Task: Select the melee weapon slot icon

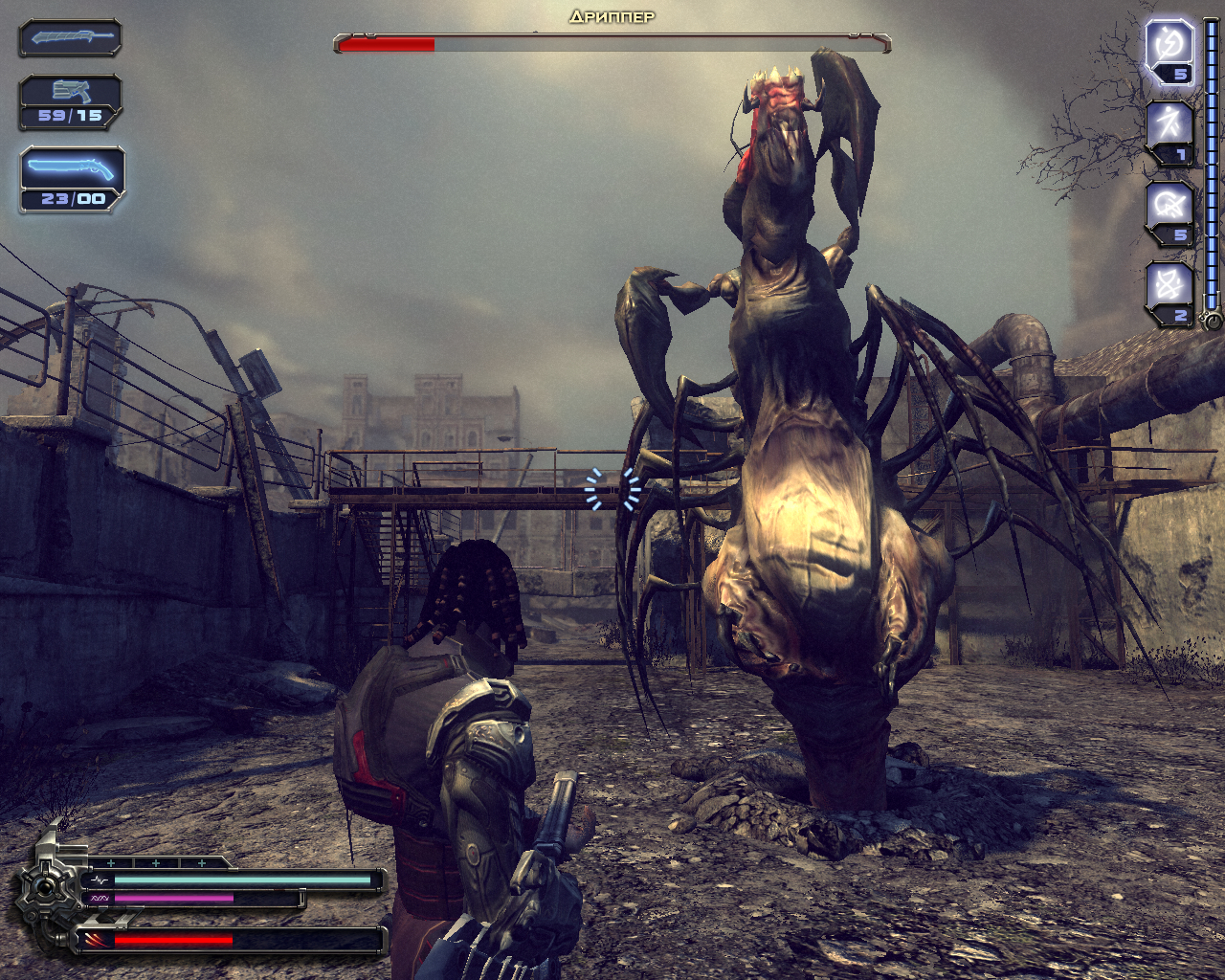Action: pyautogui.click(x=68, y=40)
